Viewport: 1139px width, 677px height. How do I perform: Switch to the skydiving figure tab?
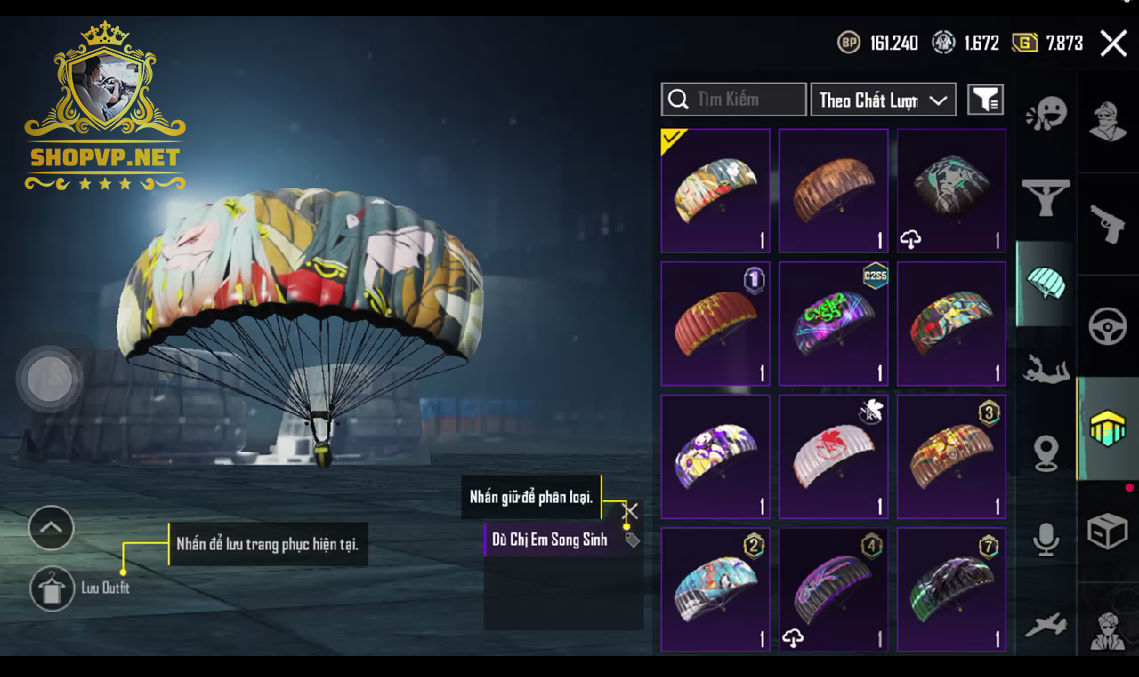[1046, 370]
